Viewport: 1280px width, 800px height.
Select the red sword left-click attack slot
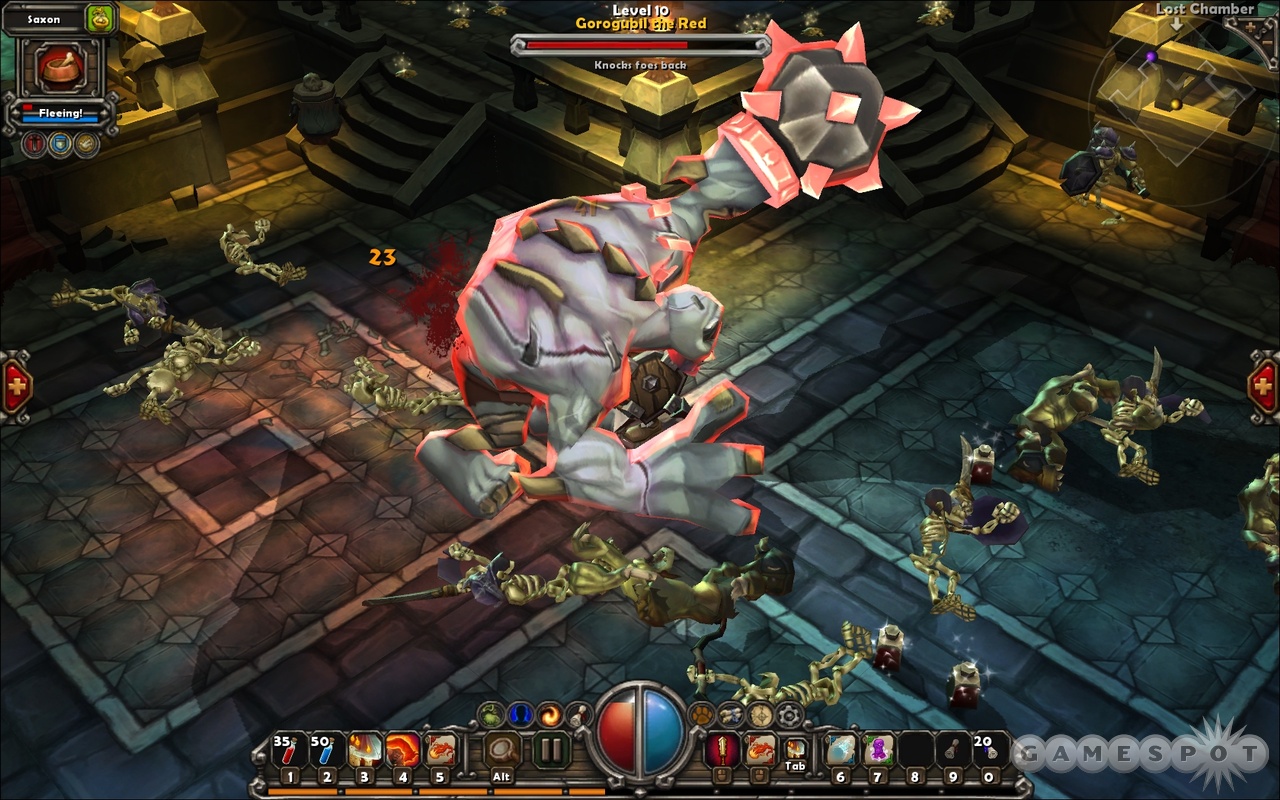point(720,749)
